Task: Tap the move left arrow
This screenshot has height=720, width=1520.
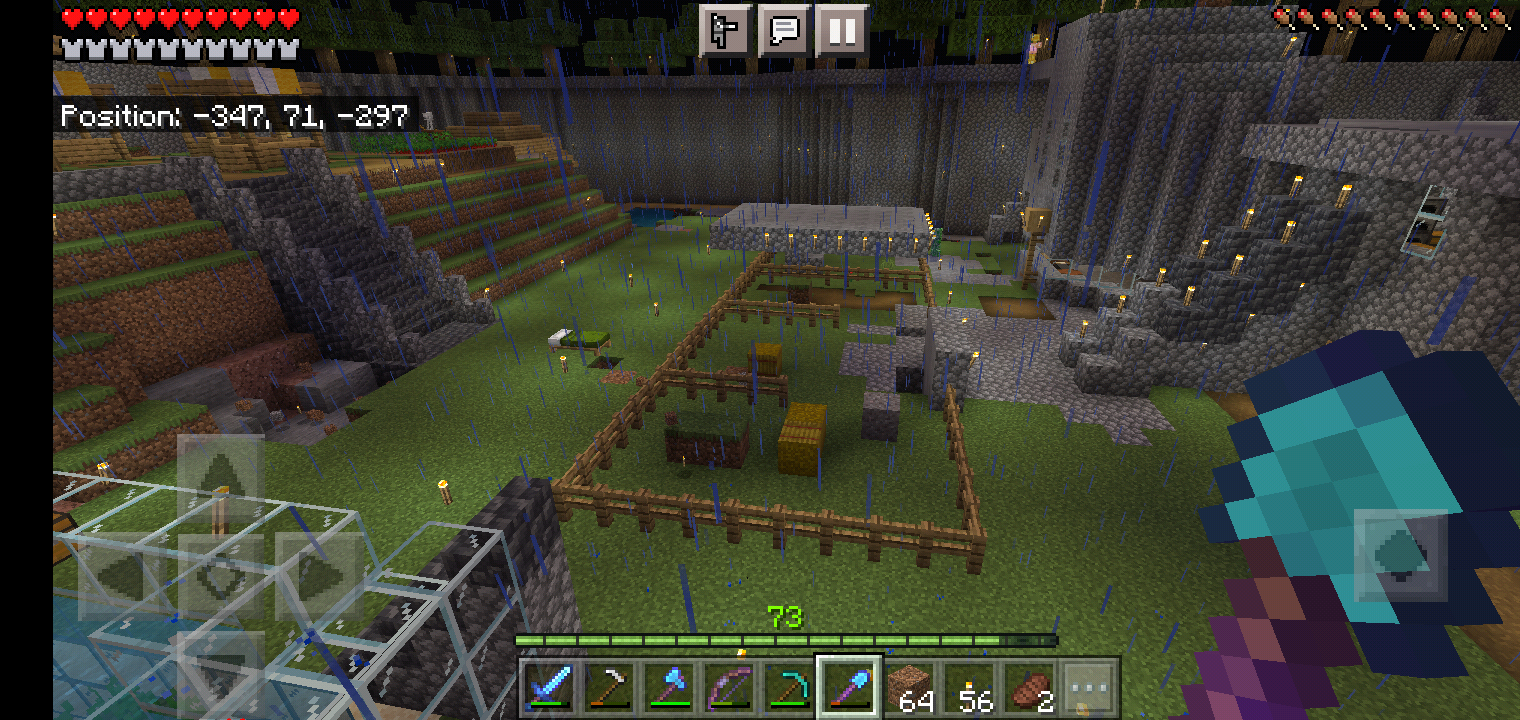Action: click(x=121, y=575)
